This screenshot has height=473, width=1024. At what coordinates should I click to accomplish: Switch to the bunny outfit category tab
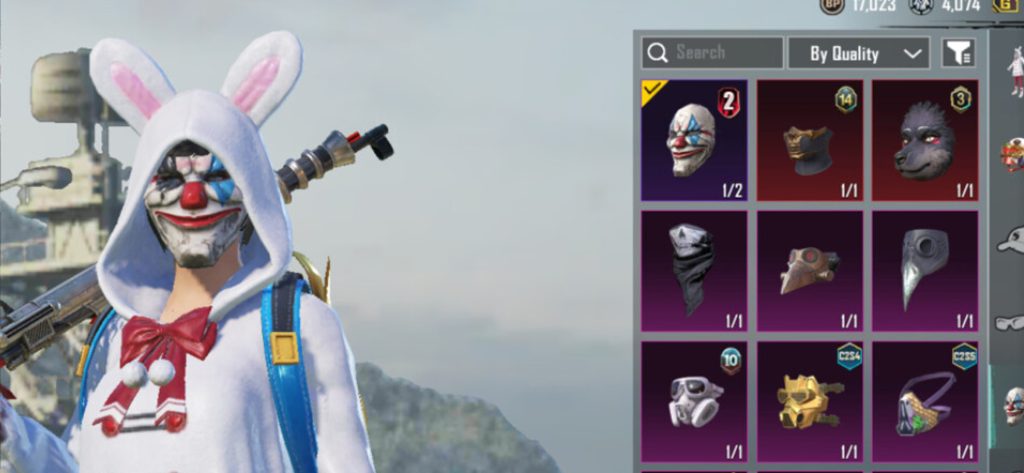point(1014,72)
